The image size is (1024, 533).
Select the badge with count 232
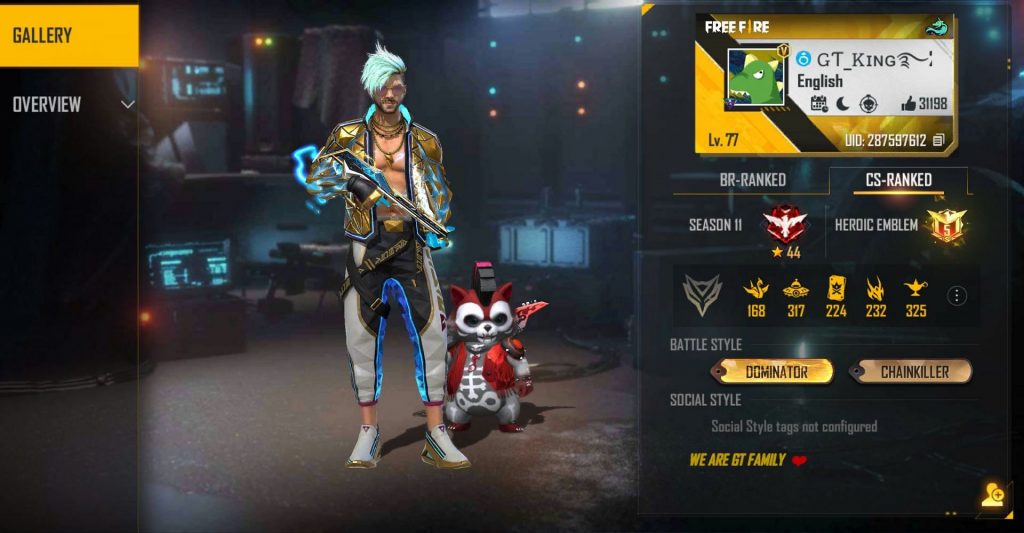[x=876, y=291]
